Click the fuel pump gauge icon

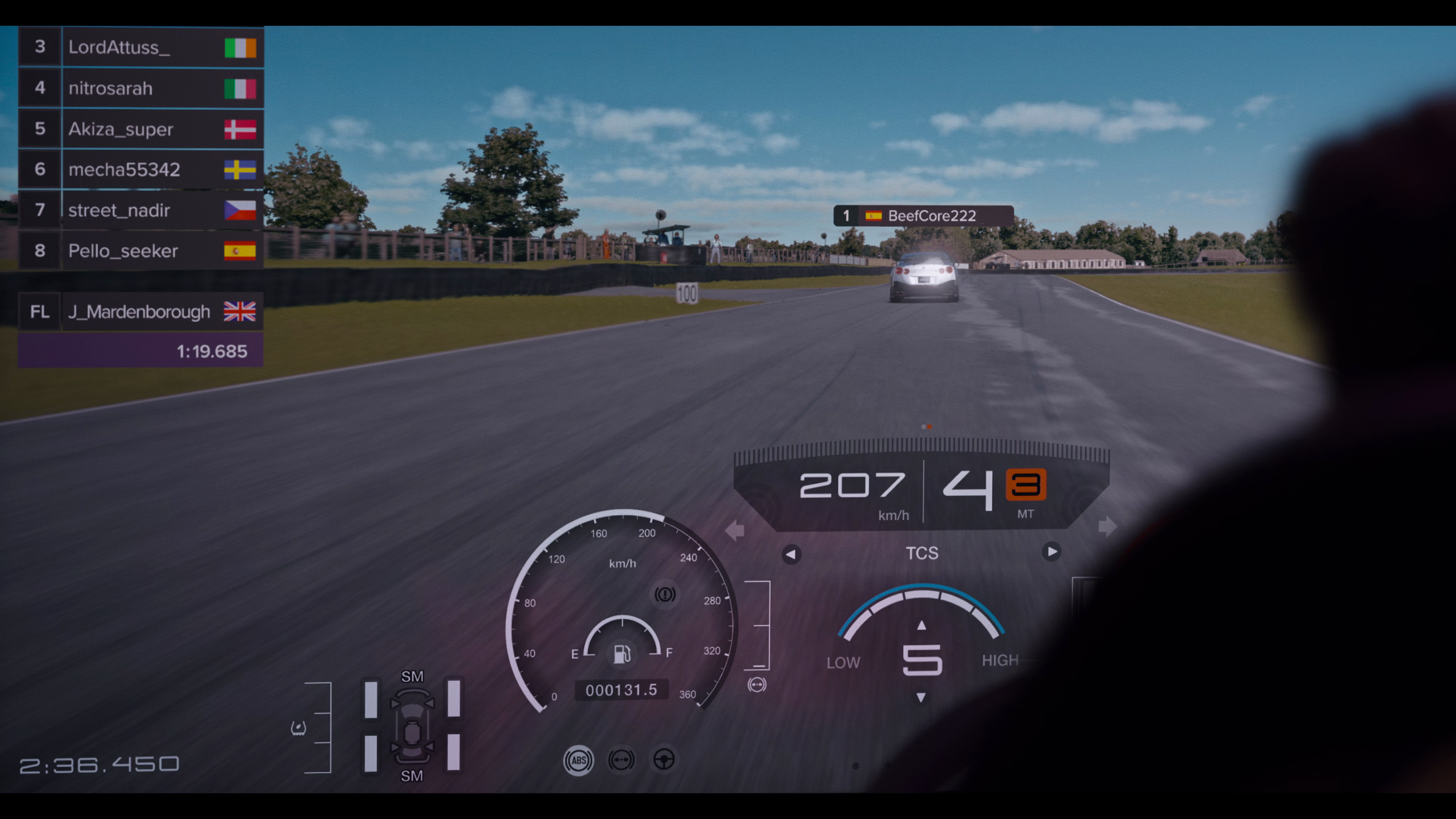pyautogui.click(x=622, y=654)
